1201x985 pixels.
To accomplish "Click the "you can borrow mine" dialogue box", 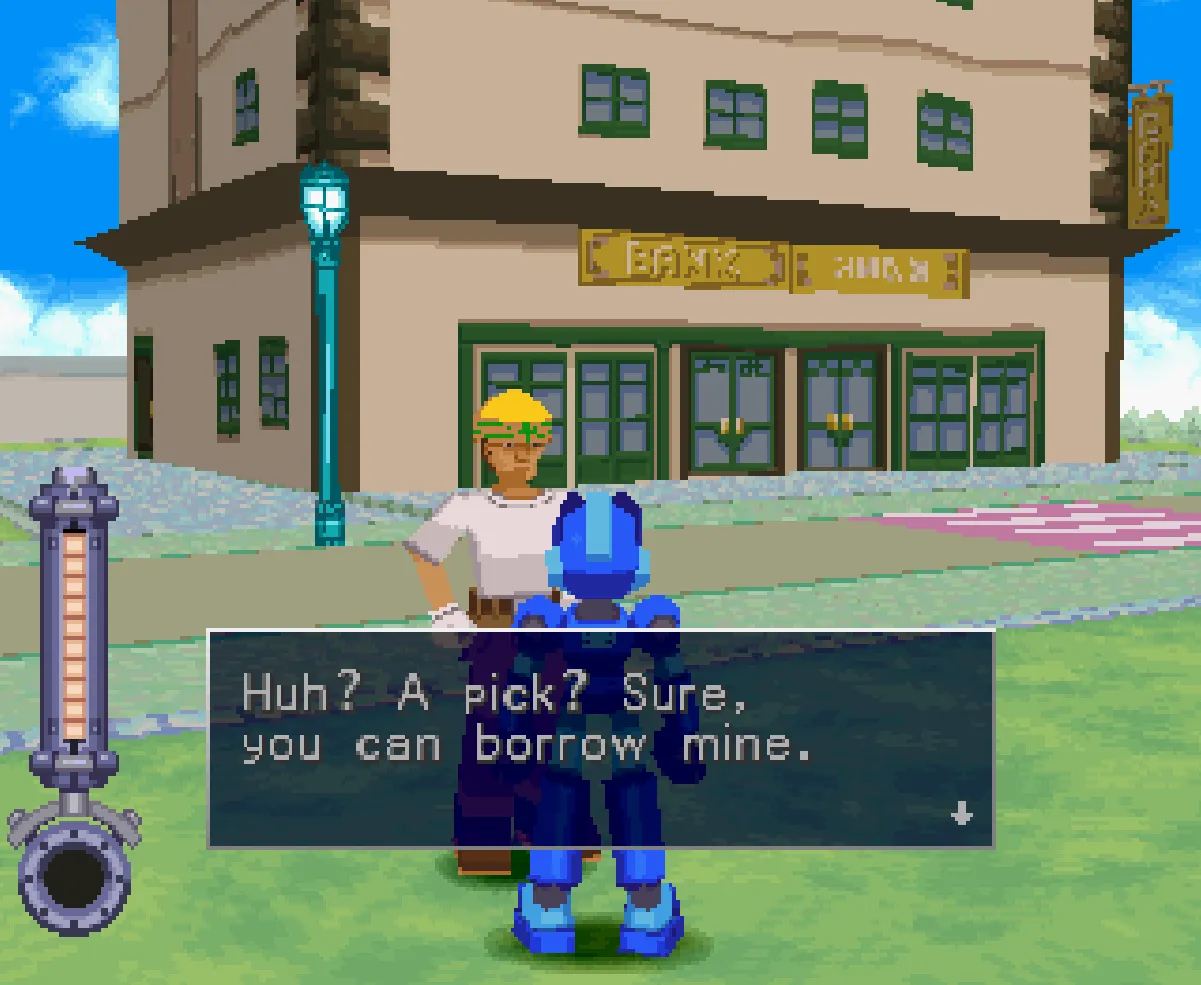I will (600, 739).
